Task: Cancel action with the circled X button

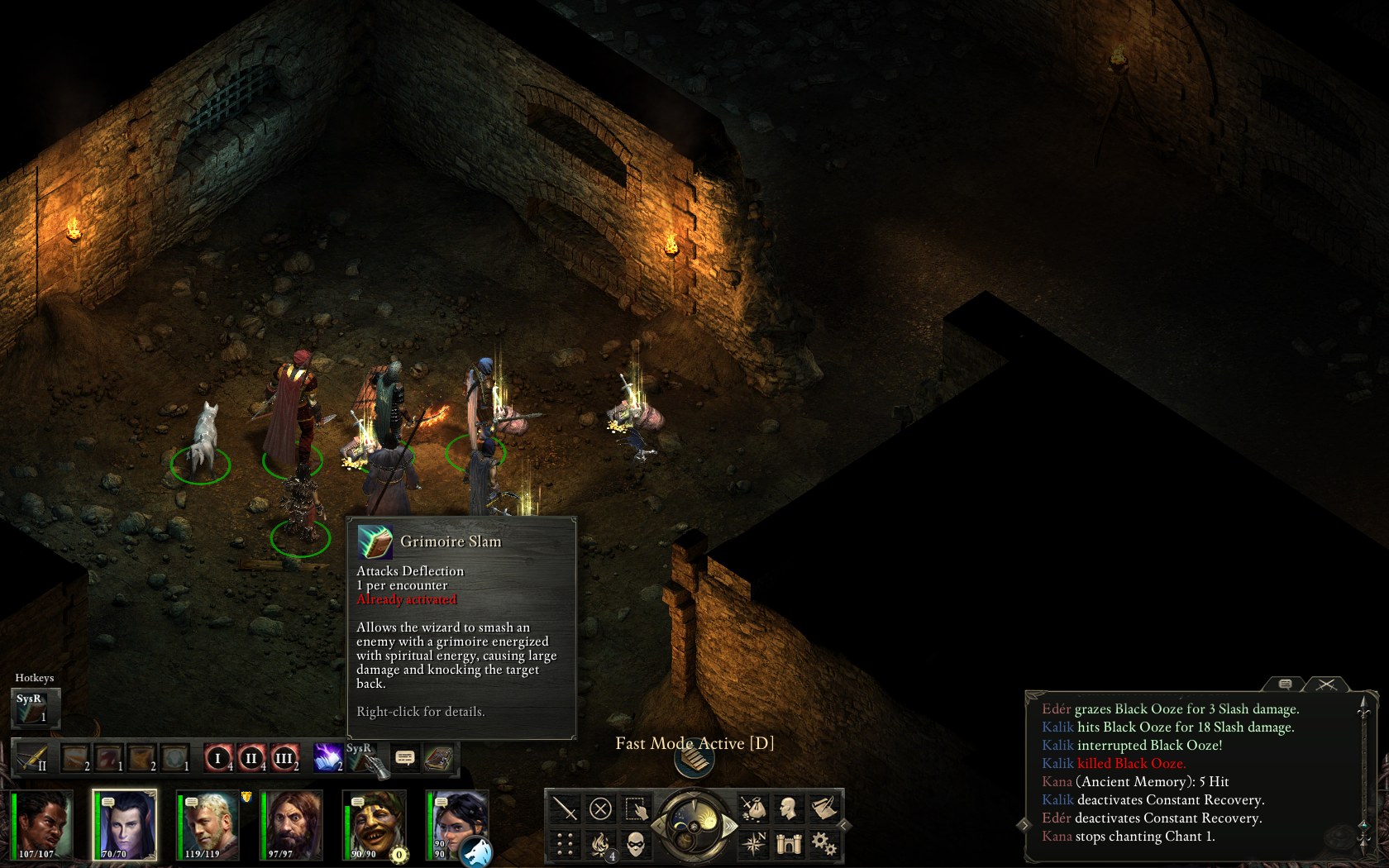Action: (x=601, y=808)
